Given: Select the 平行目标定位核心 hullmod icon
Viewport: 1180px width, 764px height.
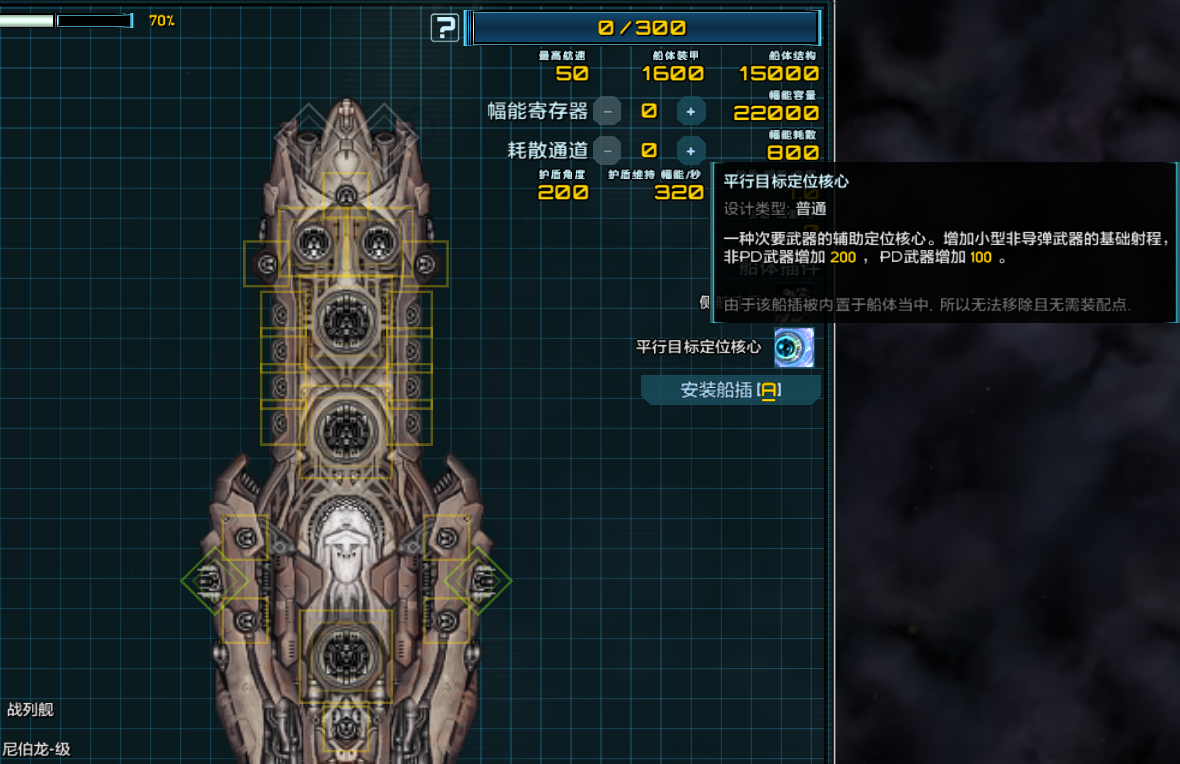Looking at the screenshot, I should tap(794, 347).
